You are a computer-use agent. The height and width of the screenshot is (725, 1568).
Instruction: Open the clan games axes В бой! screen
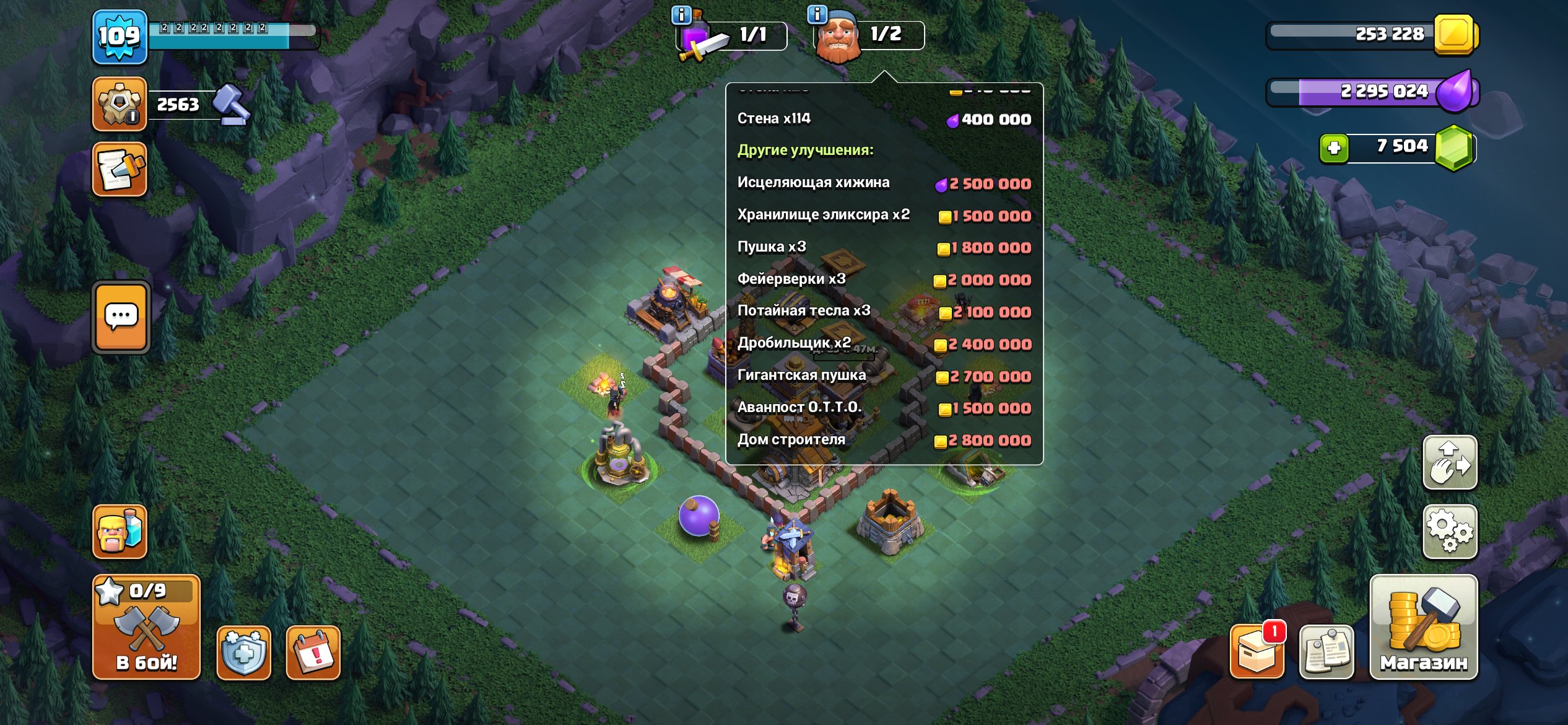point(147,627)
